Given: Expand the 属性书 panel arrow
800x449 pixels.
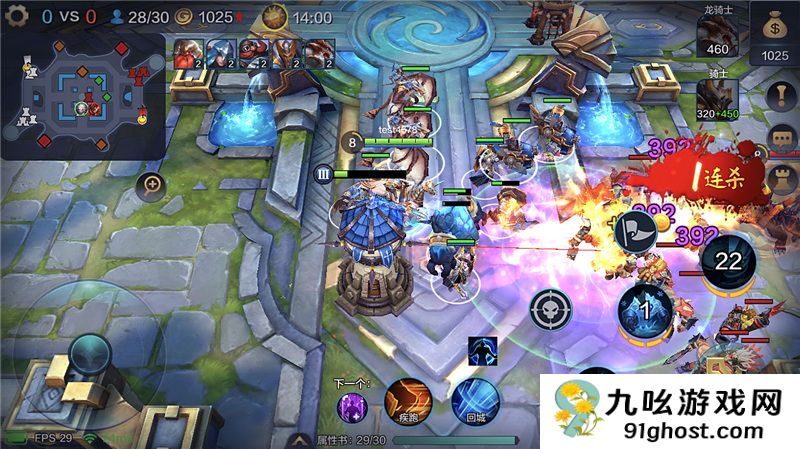Looking at the screenshot, I should click(x=298, y=440).
